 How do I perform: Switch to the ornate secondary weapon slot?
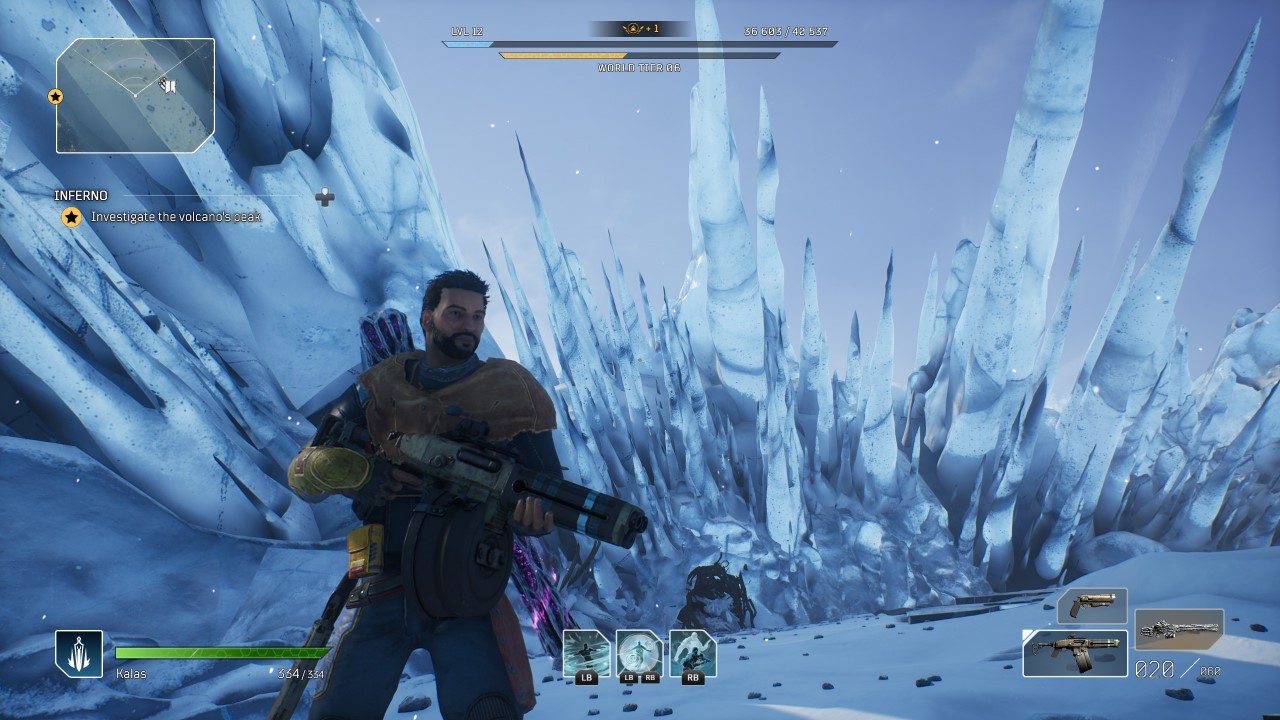tap(1179, 630)
